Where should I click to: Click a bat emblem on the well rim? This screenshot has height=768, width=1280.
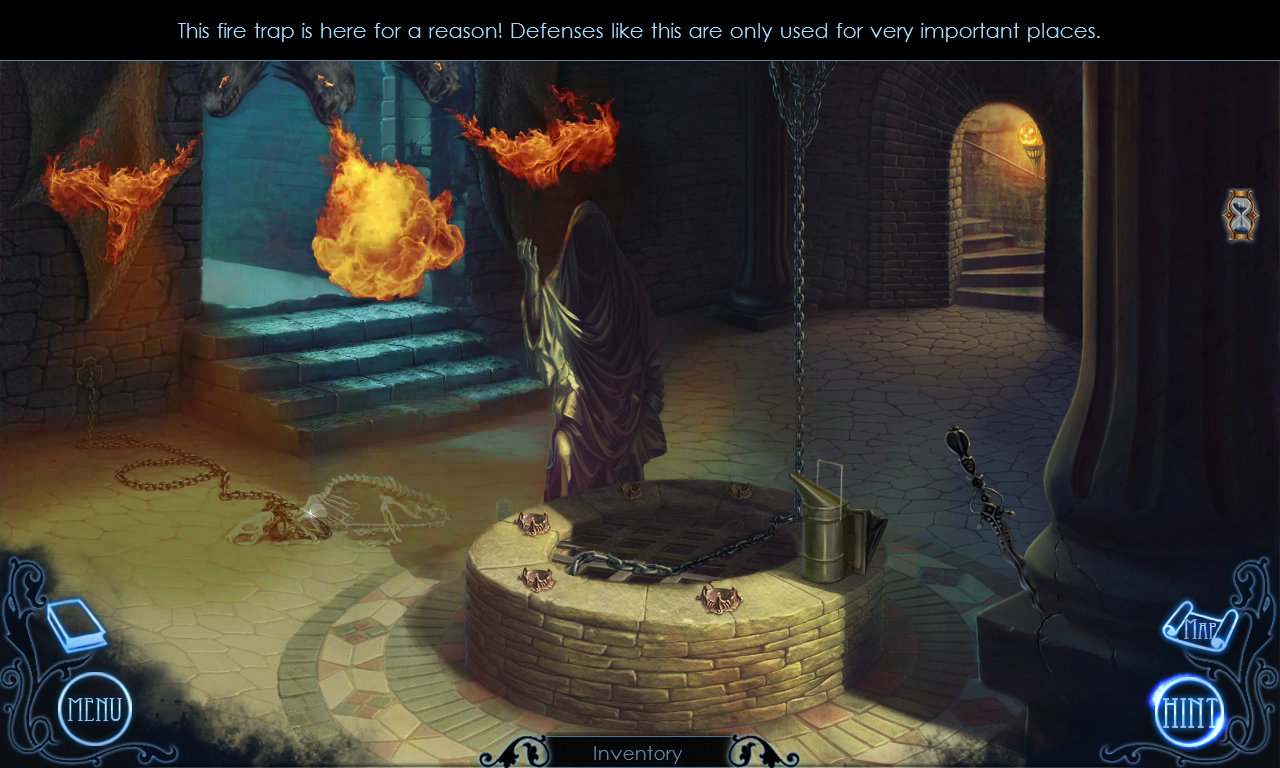pyautogui.click(x=718, y=597)
